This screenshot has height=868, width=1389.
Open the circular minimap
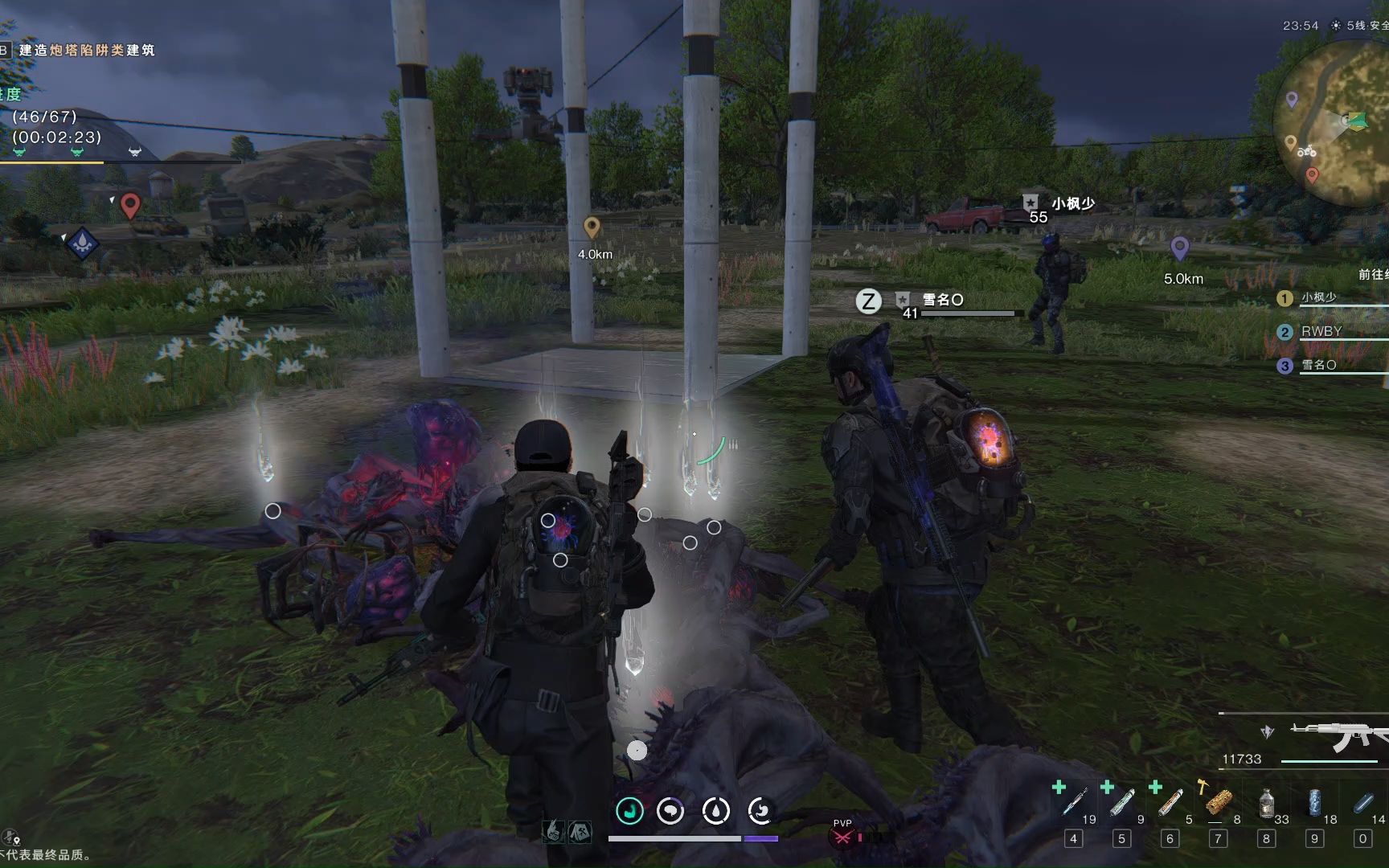[1334, 121]
